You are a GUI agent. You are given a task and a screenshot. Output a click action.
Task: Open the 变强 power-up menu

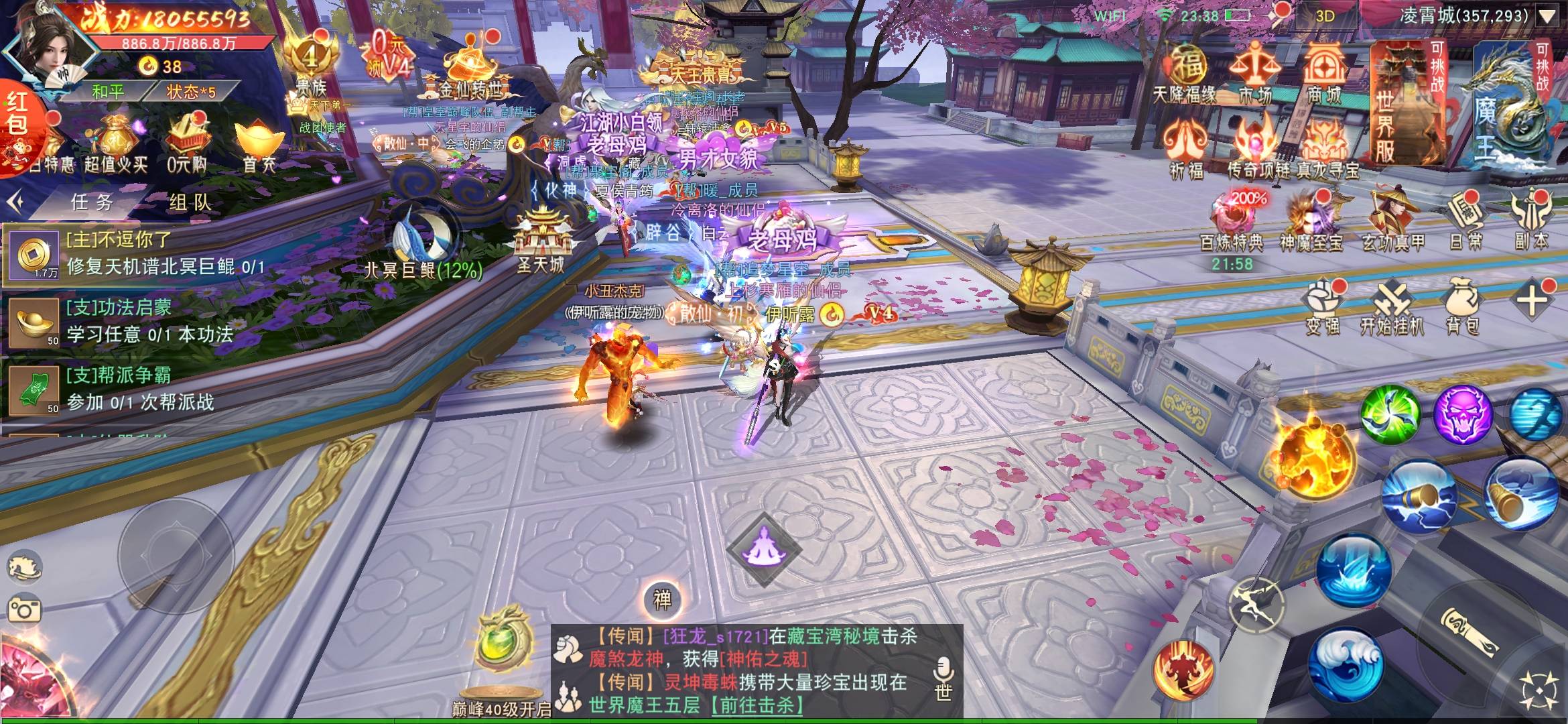1322,308
